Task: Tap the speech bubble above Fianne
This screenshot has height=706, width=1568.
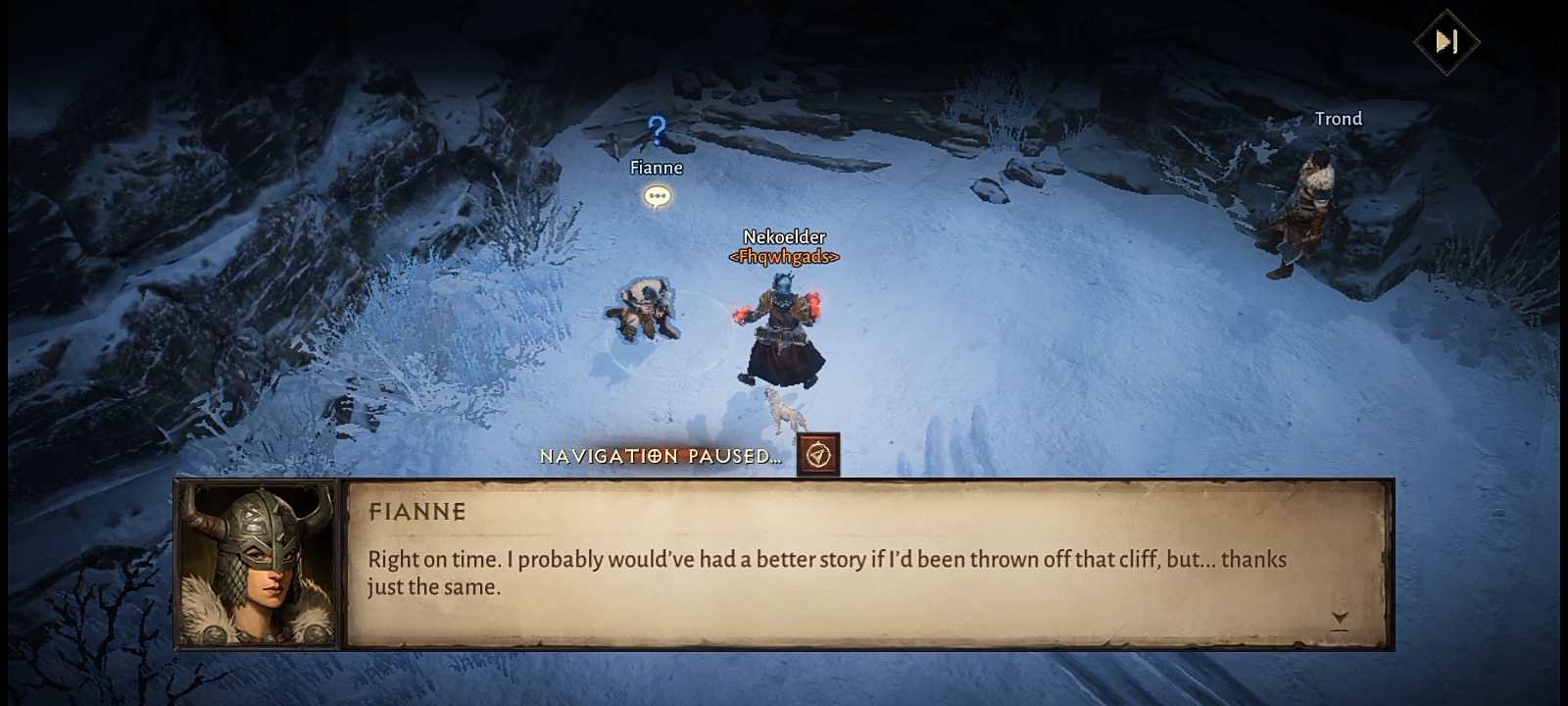Action: coord(657,197)
